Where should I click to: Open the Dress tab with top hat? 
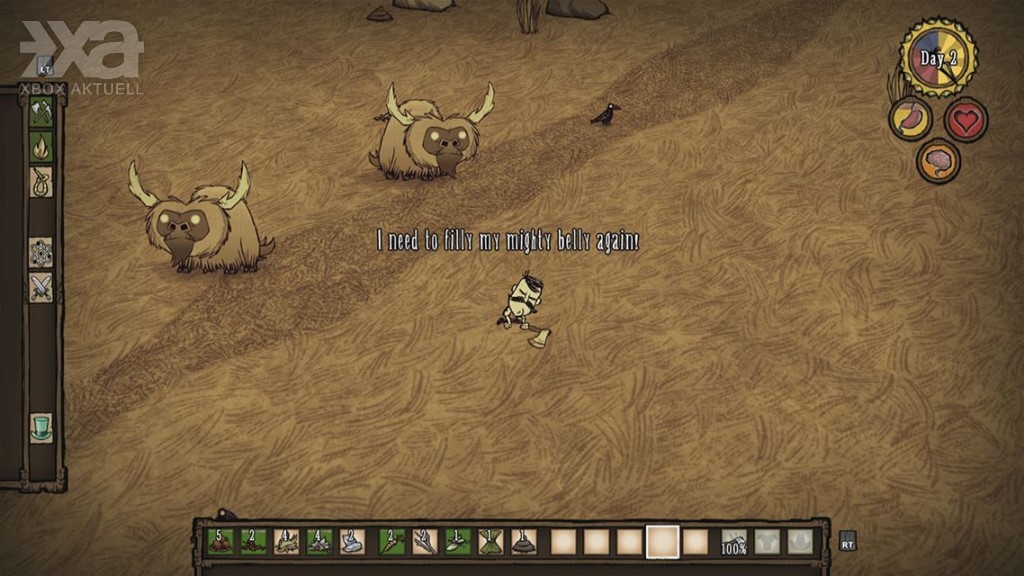41,427
